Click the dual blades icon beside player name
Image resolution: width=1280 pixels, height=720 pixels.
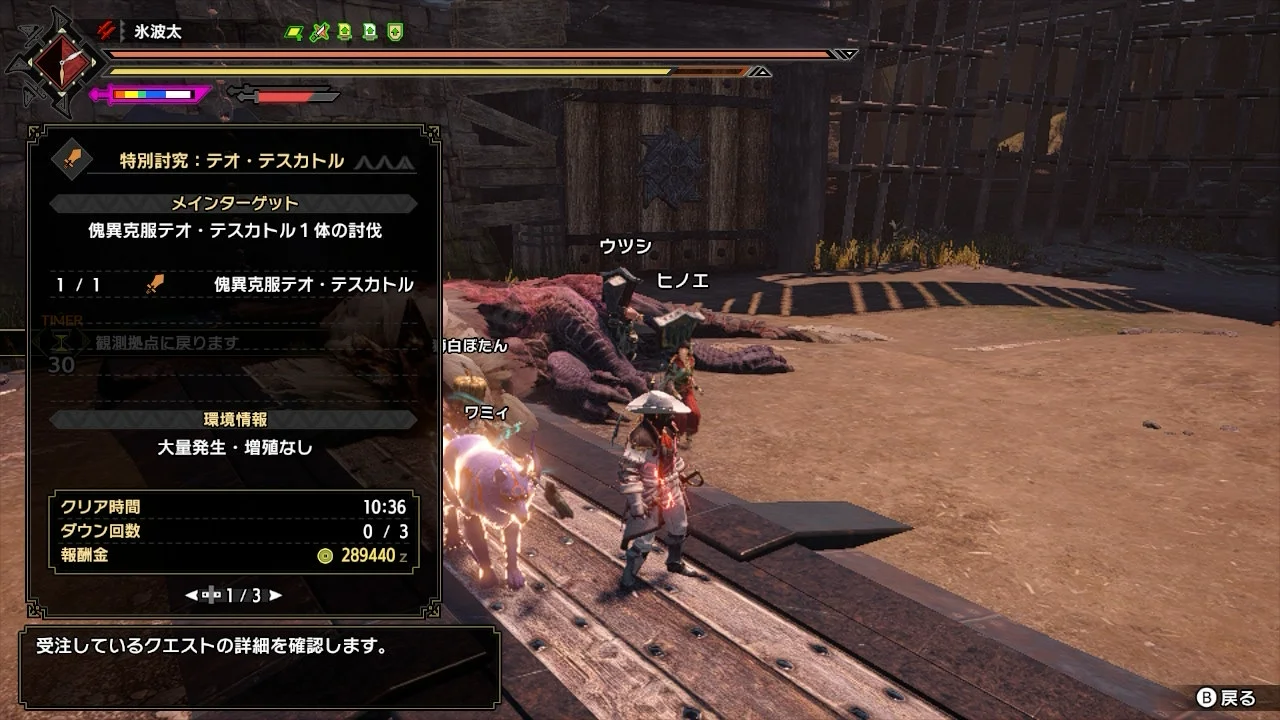[107, 31]
